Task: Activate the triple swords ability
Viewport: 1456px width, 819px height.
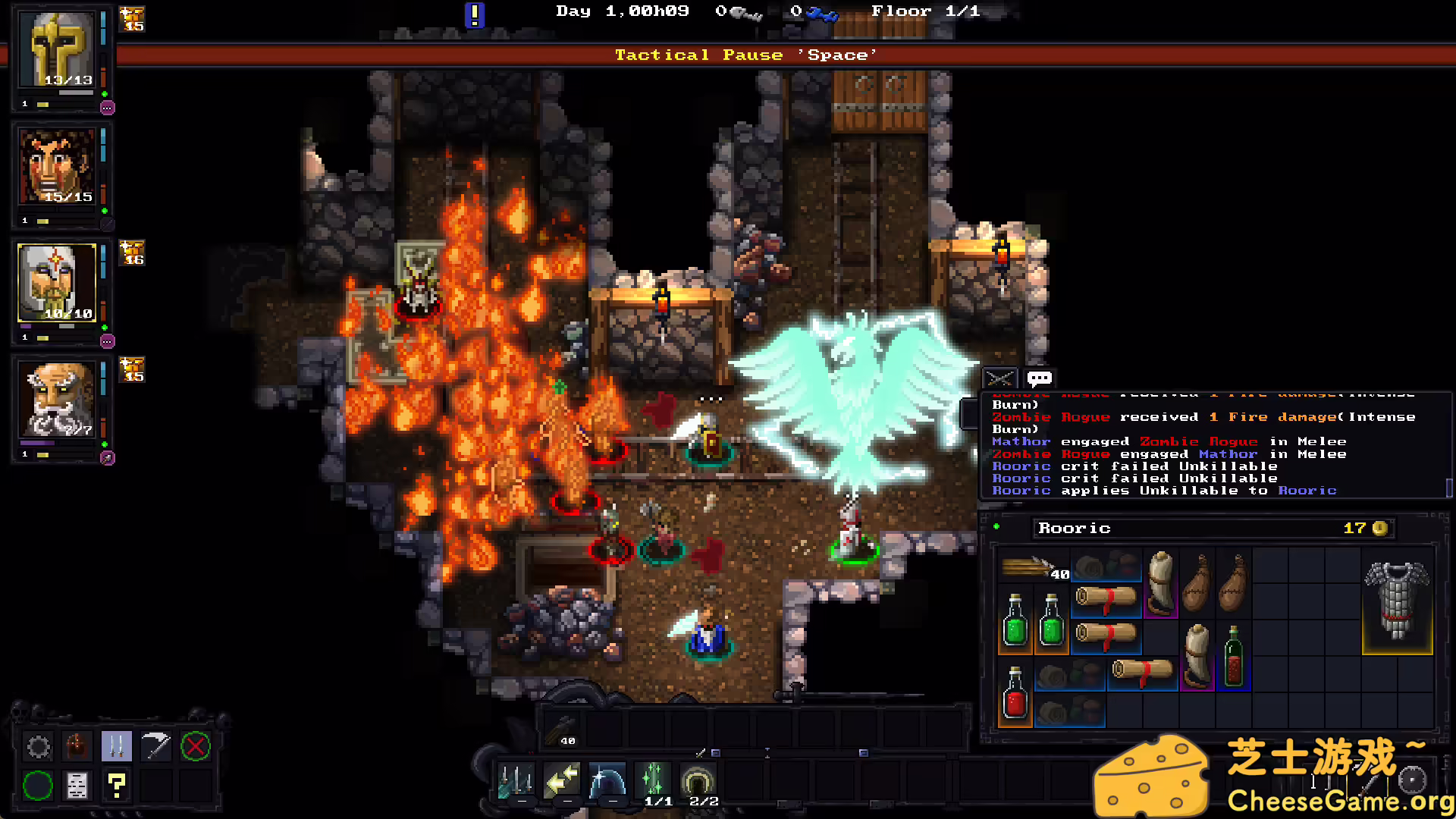Action: click(516, 780)
